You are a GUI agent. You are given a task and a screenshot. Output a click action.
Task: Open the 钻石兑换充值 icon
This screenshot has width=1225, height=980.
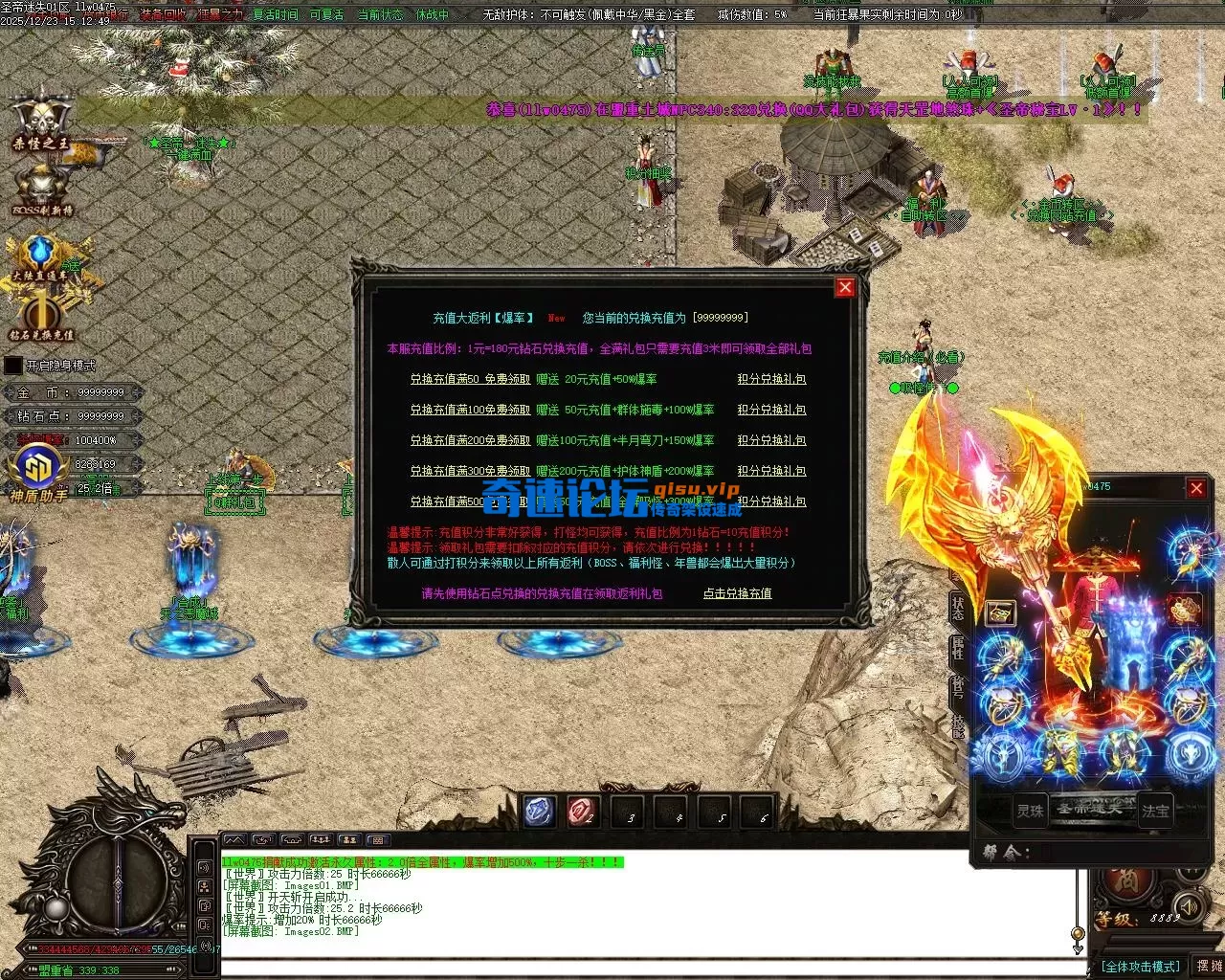41,318
